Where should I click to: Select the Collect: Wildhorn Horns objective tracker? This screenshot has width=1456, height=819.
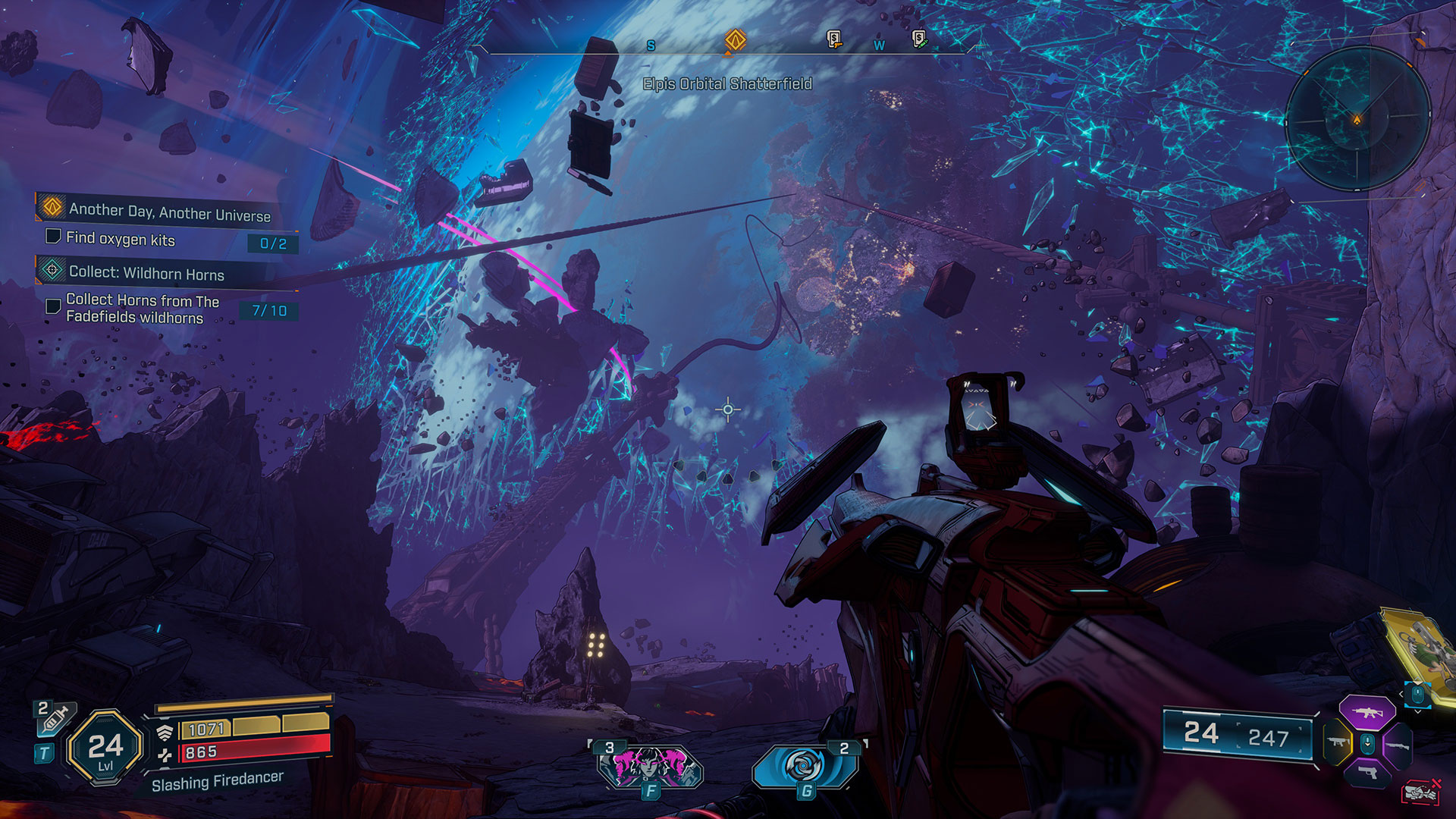pyautogui.click(x=144, y=271)
